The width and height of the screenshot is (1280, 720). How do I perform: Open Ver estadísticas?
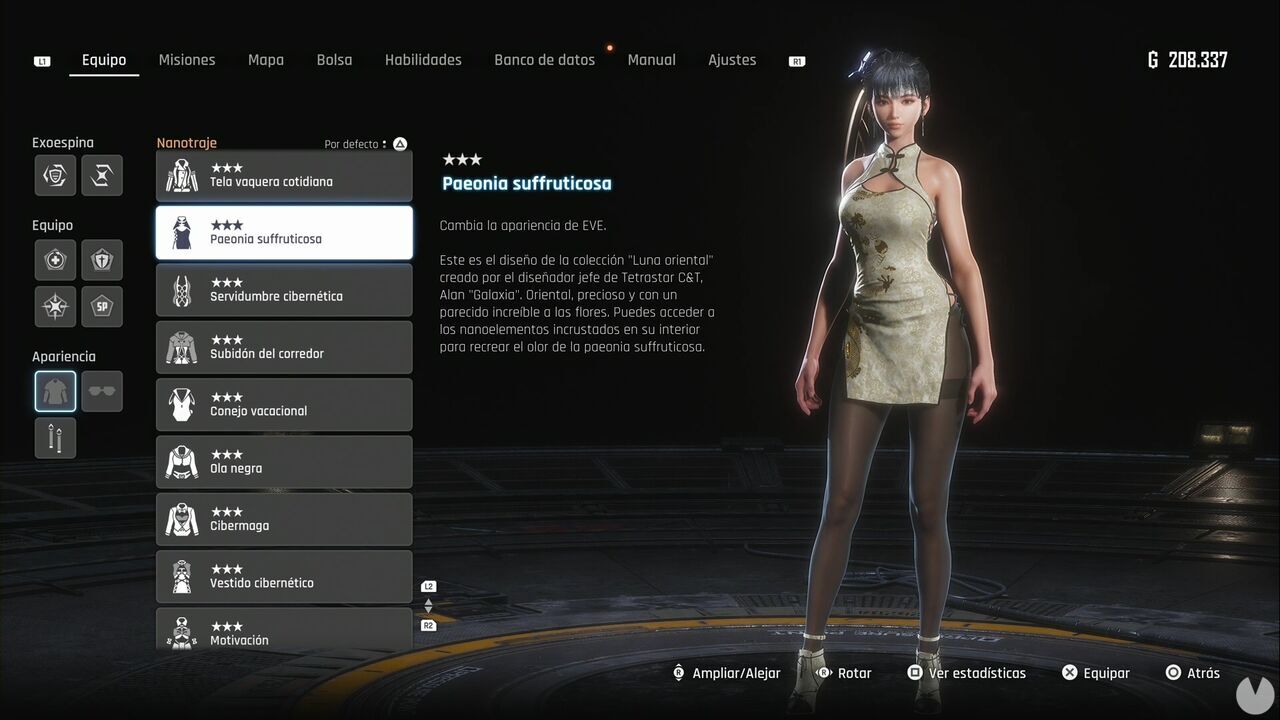click(966, 673)
